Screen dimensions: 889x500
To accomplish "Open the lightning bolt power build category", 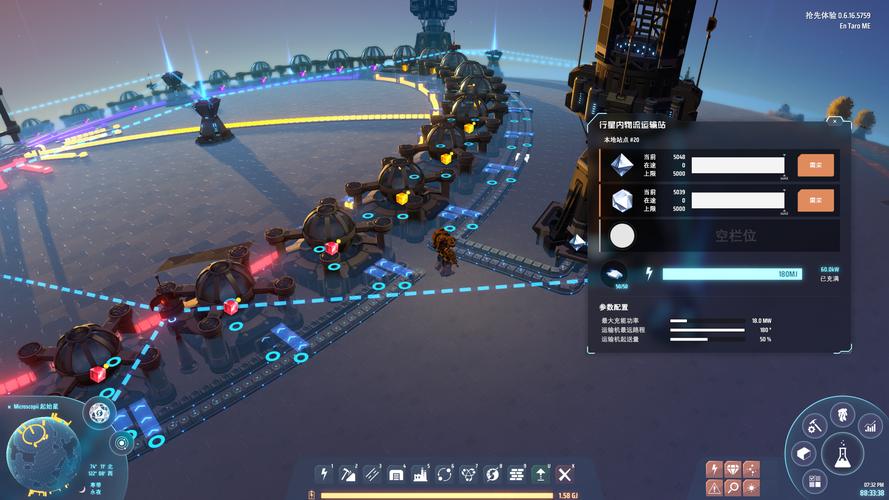I will click(x=324, y=474).
